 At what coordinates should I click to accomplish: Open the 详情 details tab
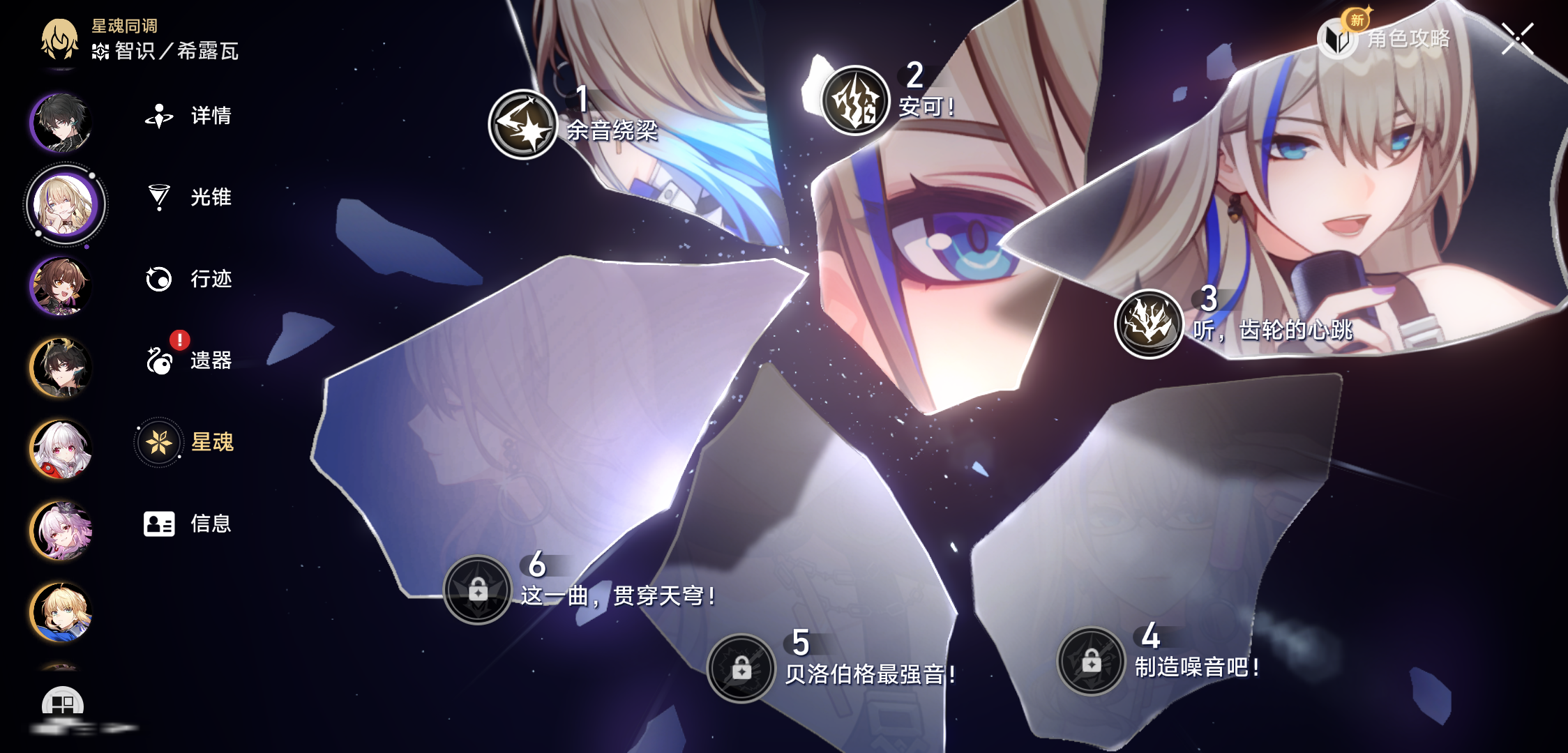point(188,116)
